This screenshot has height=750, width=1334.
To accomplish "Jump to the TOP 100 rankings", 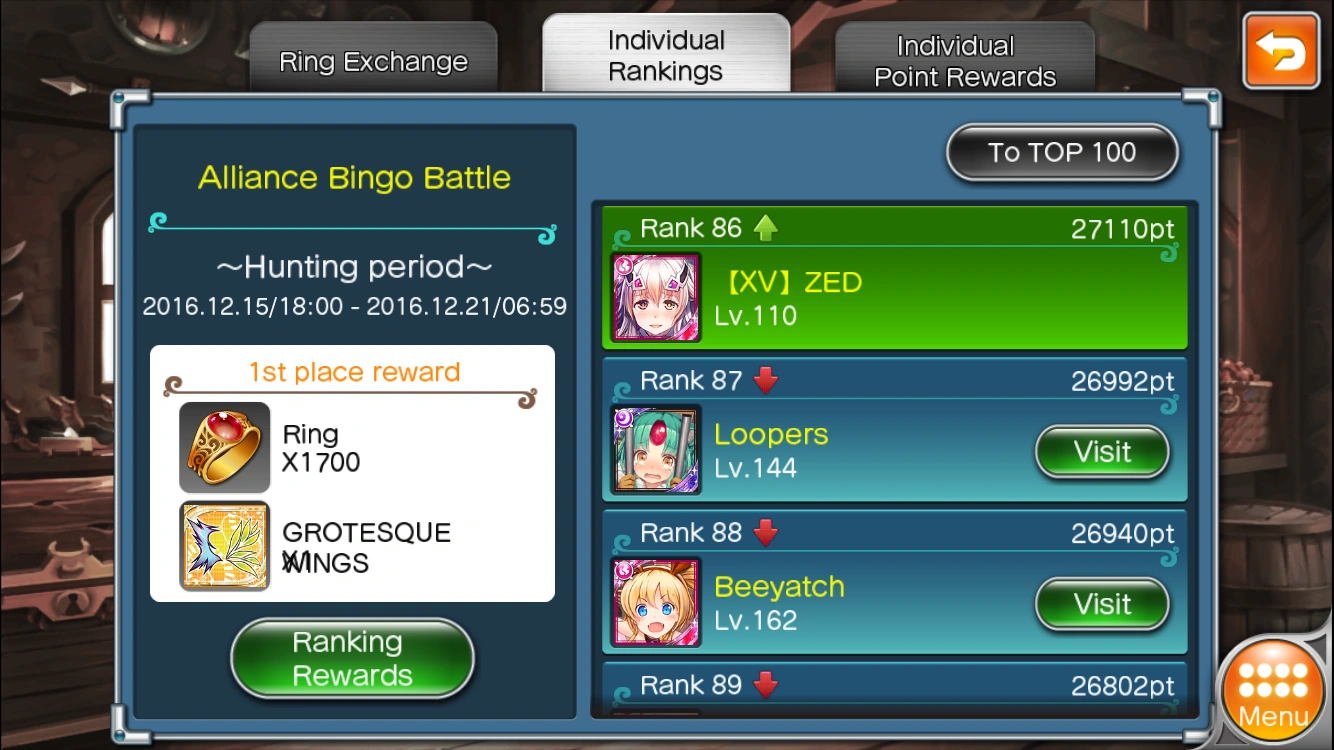I will click(x=1062, y=153).
